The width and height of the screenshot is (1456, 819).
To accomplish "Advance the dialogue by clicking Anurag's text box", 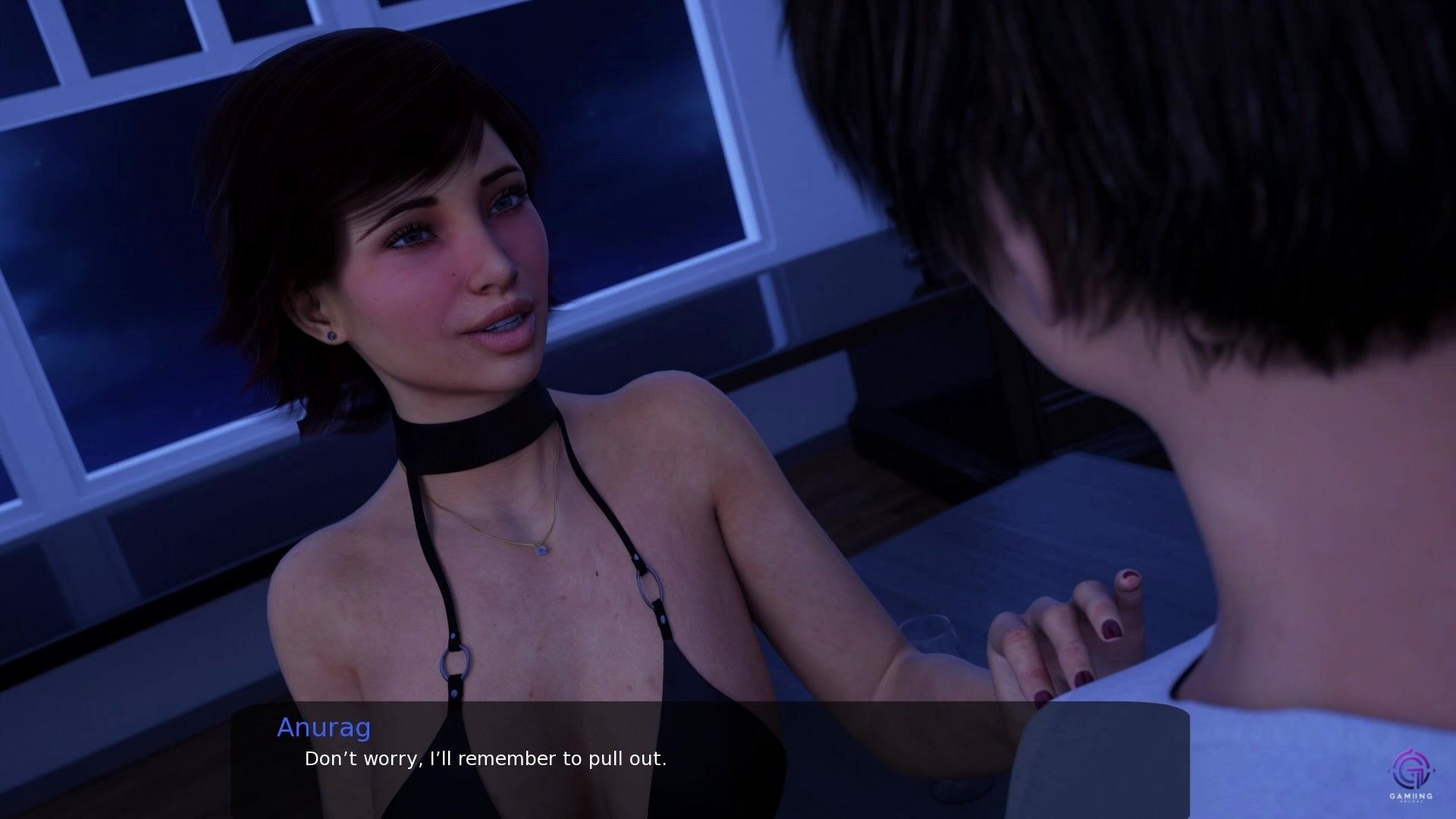I will pyautogui.click(x=710, y=758).
